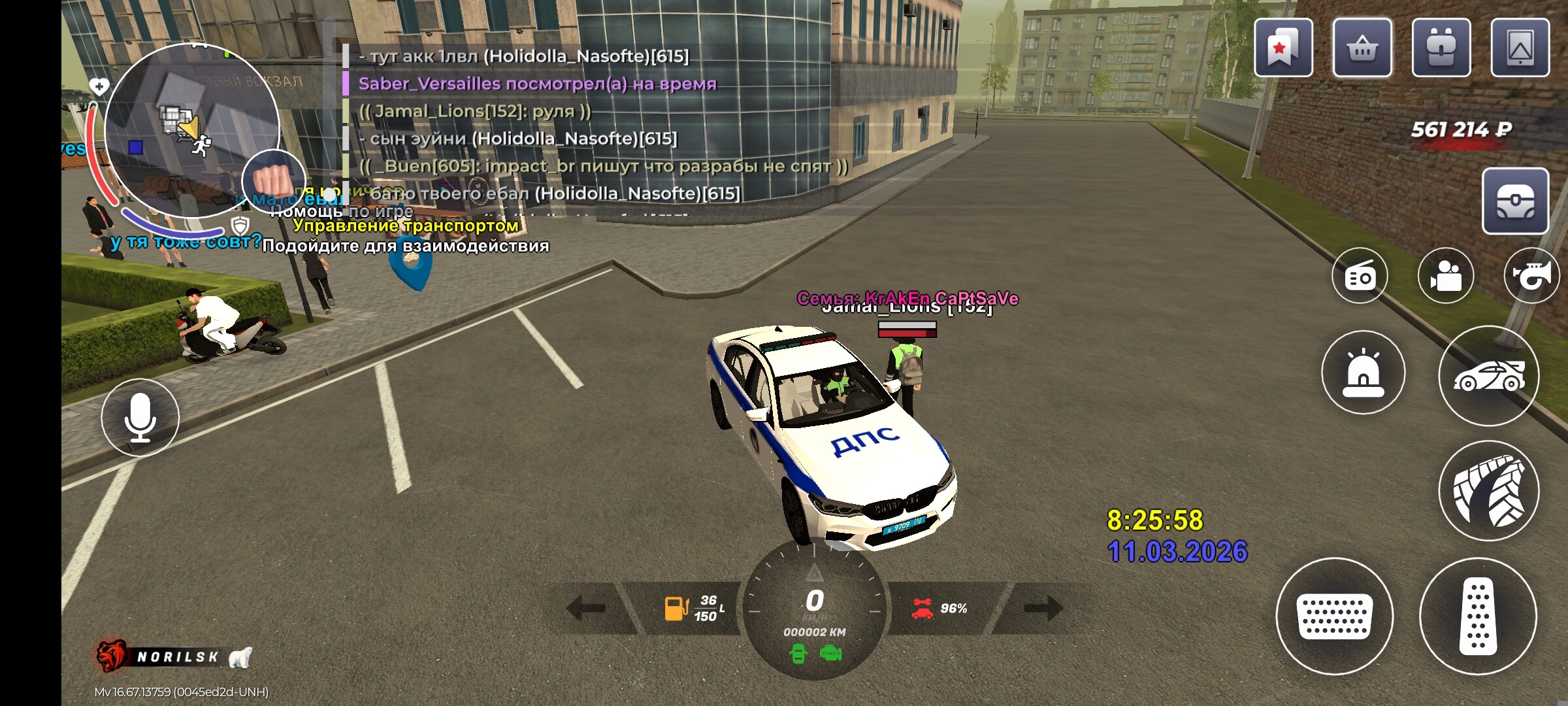Viewport: 1568px width, 706px height.
Task: Open the chat keyboard
Action: pos(1335,616)
